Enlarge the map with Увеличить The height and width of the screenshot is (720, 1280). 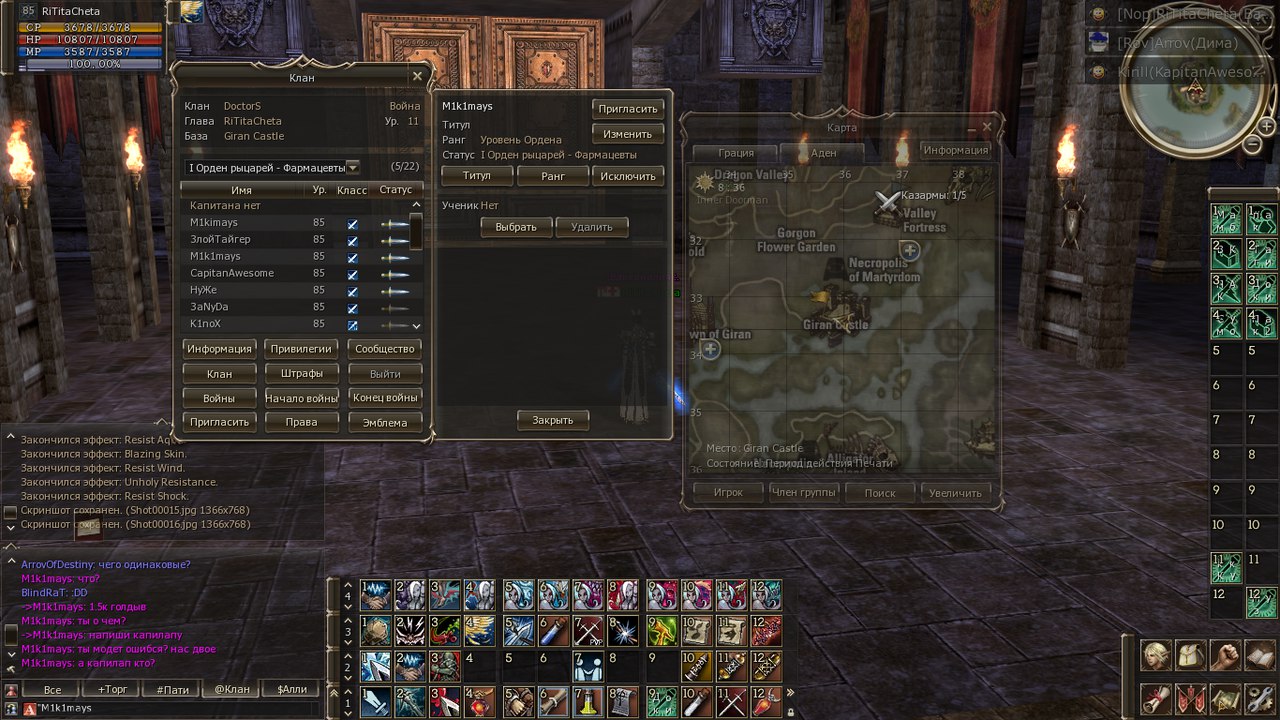(x=955, y=493)
